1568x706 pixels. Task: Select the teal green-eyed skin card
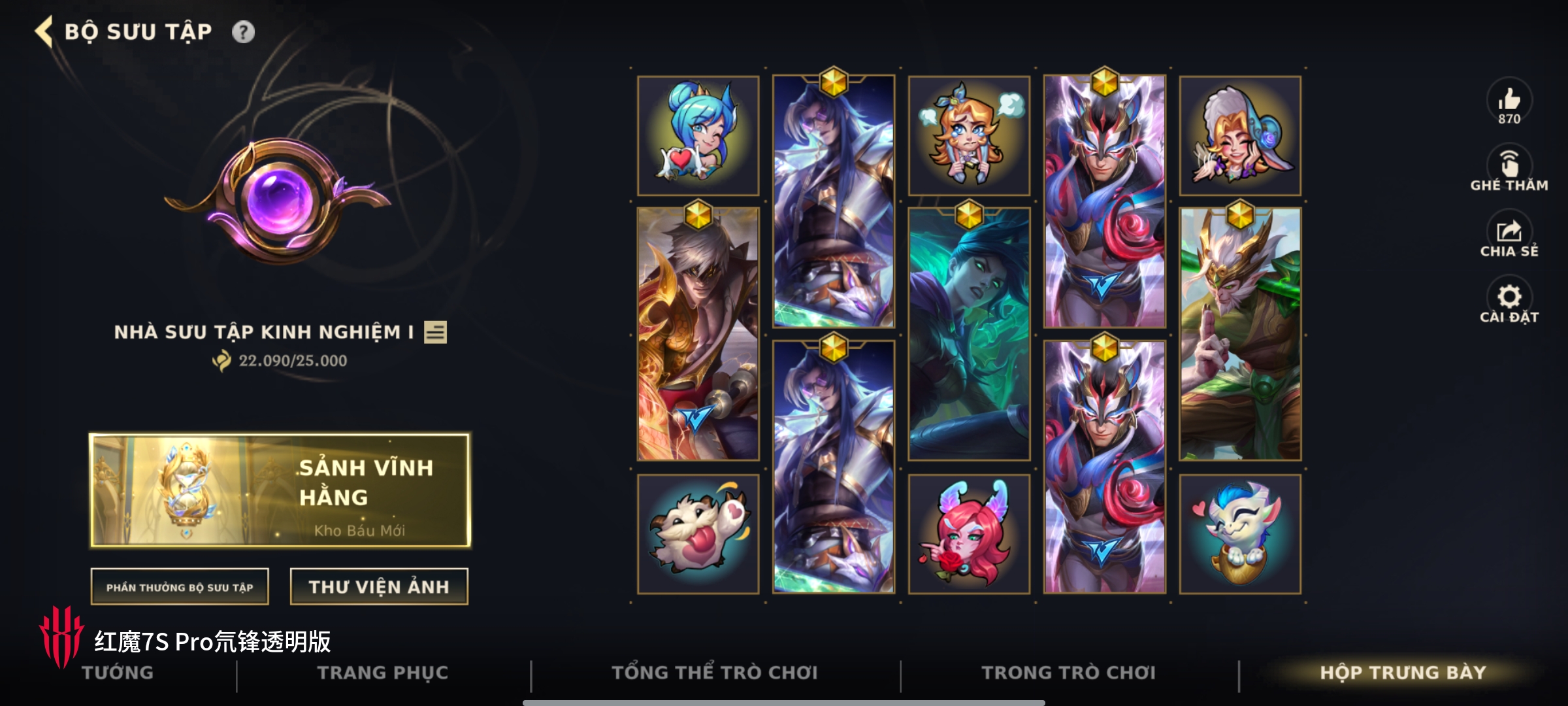click(969, 335)
